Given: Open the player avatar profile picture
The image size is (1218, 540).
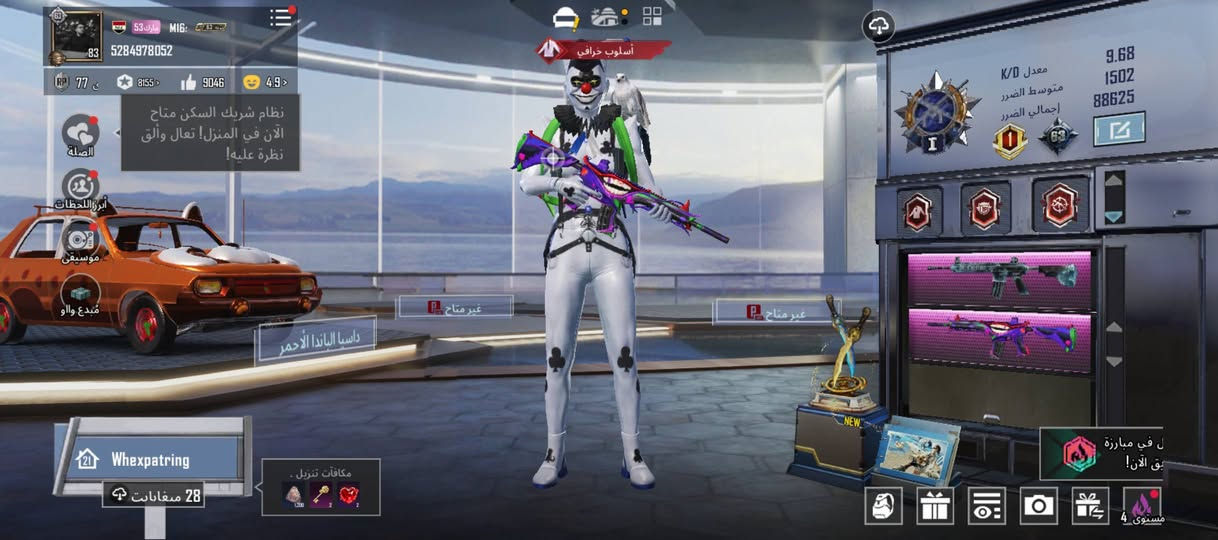Looking at the screenshot, I should [76, 36].
